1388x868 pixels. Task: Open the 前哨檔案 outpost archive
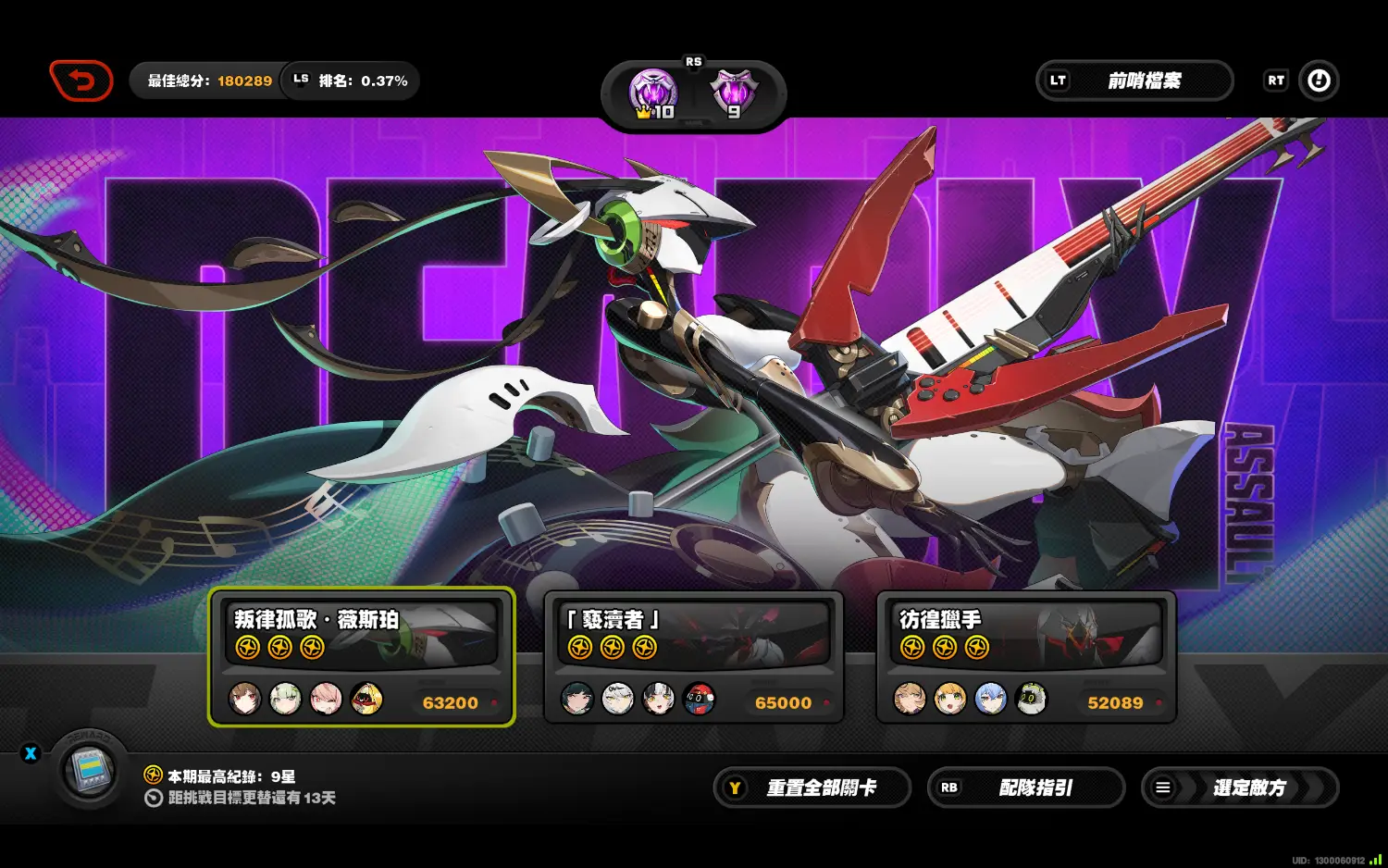click(1134, 81)
